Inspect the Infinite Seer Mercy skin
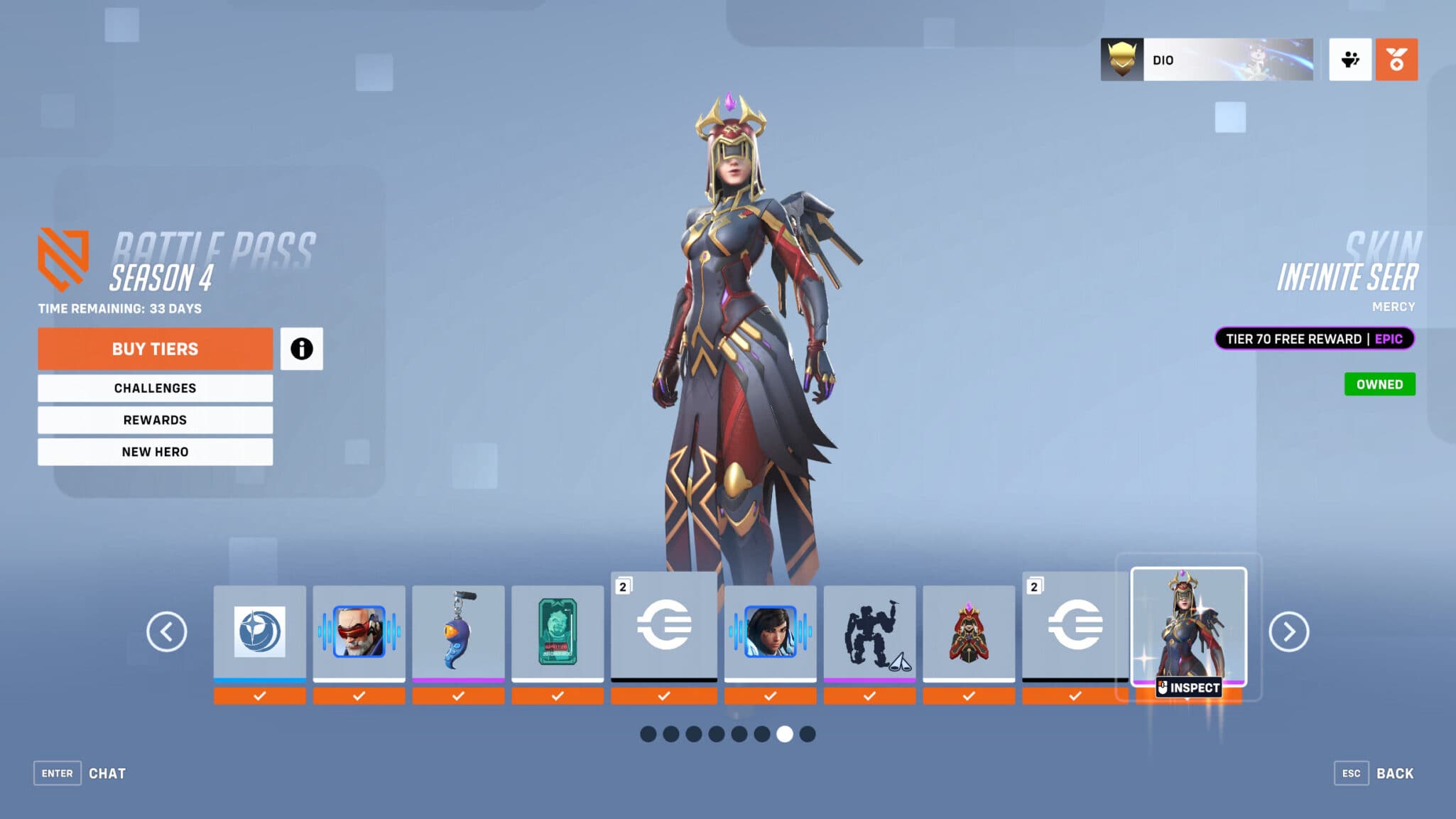This screenshot has height=819, width=1456. point(1188,687)
